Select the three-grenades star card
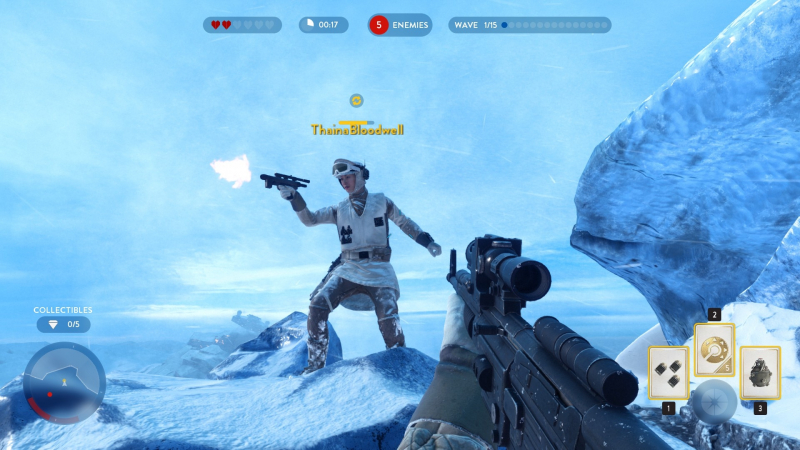This screenshot has width=800, height=450. click(x=667, y=372)
